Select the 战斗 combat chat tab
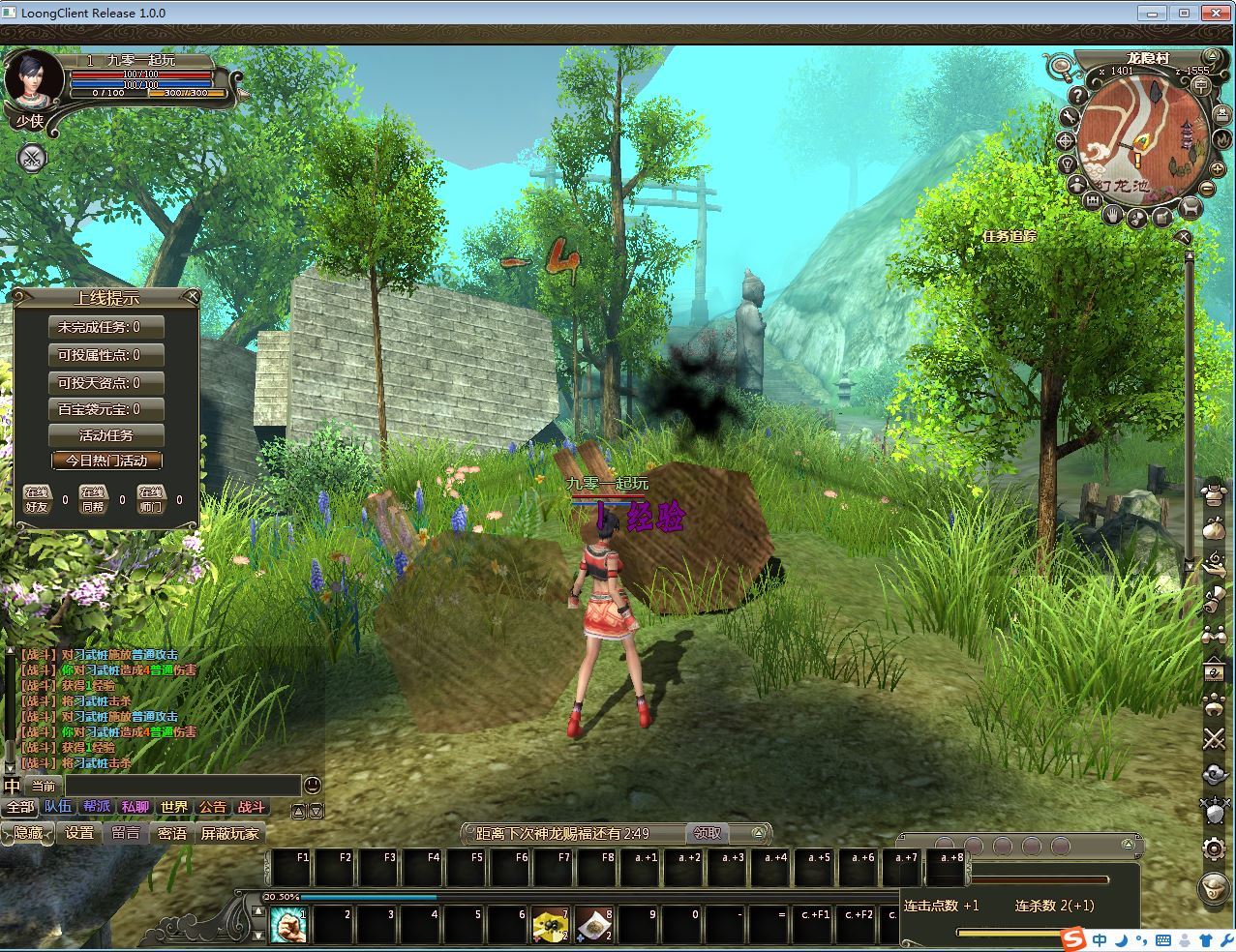1236x952 pixels. 251,807
